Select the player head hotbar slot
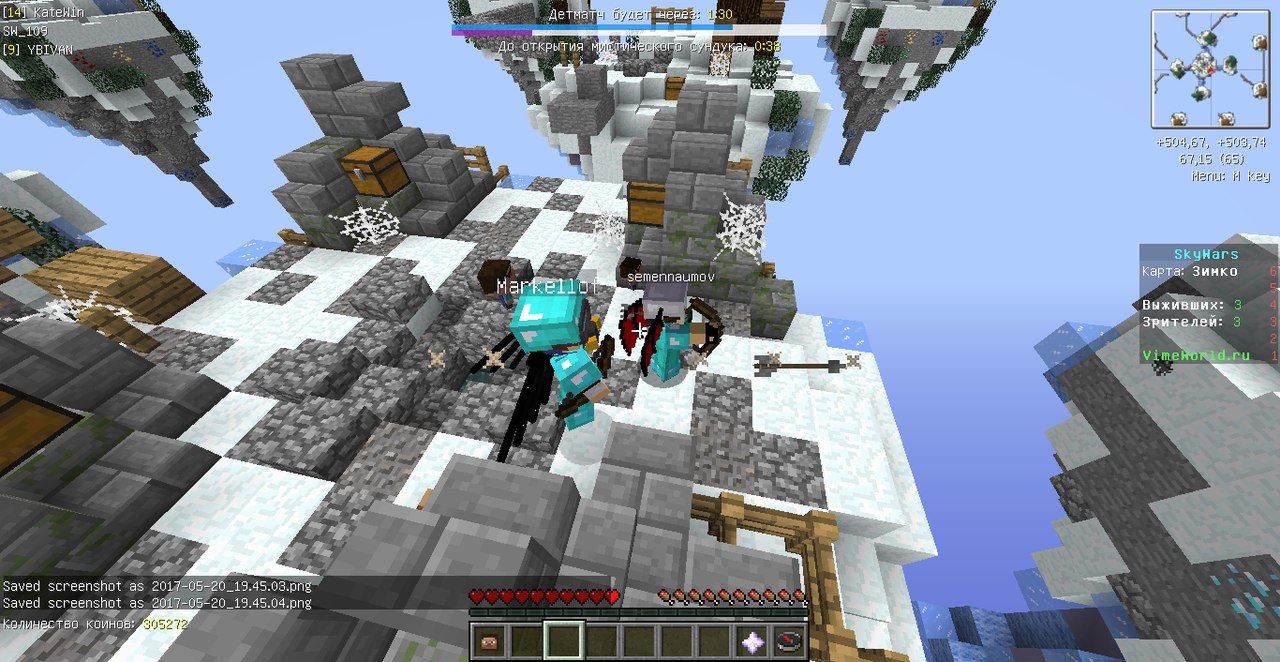 coord(488,640)
